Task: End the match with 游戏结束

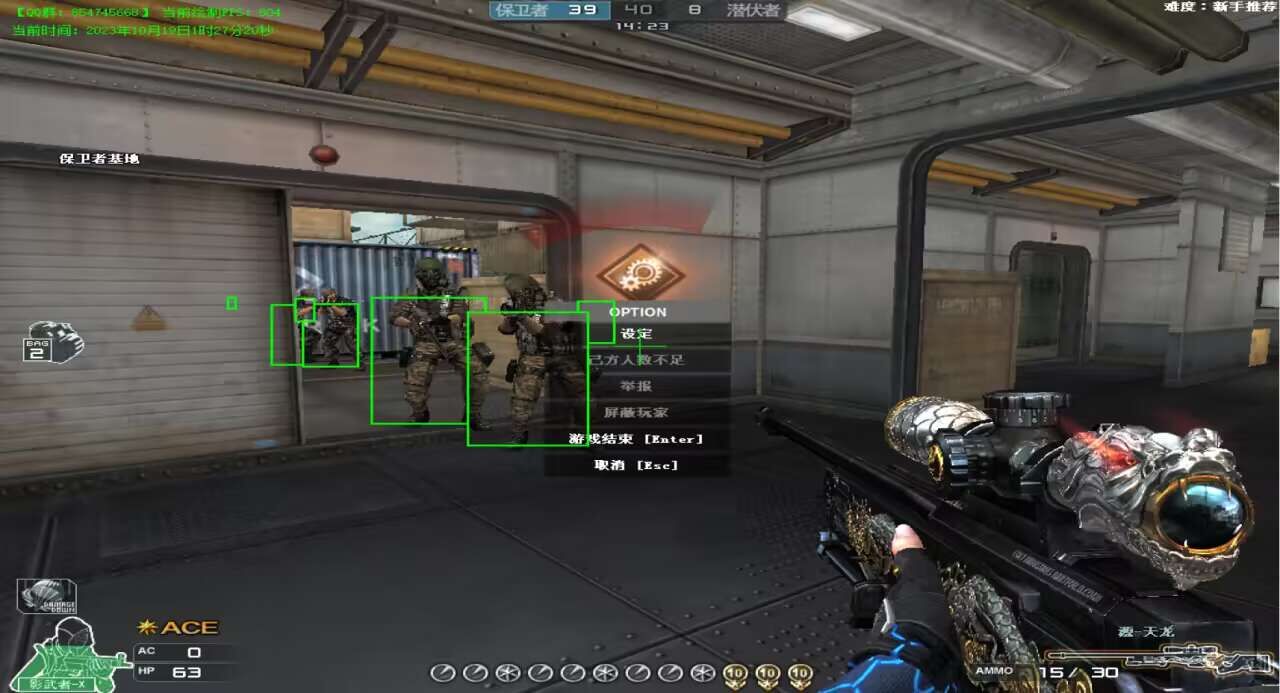Action: 637,439
